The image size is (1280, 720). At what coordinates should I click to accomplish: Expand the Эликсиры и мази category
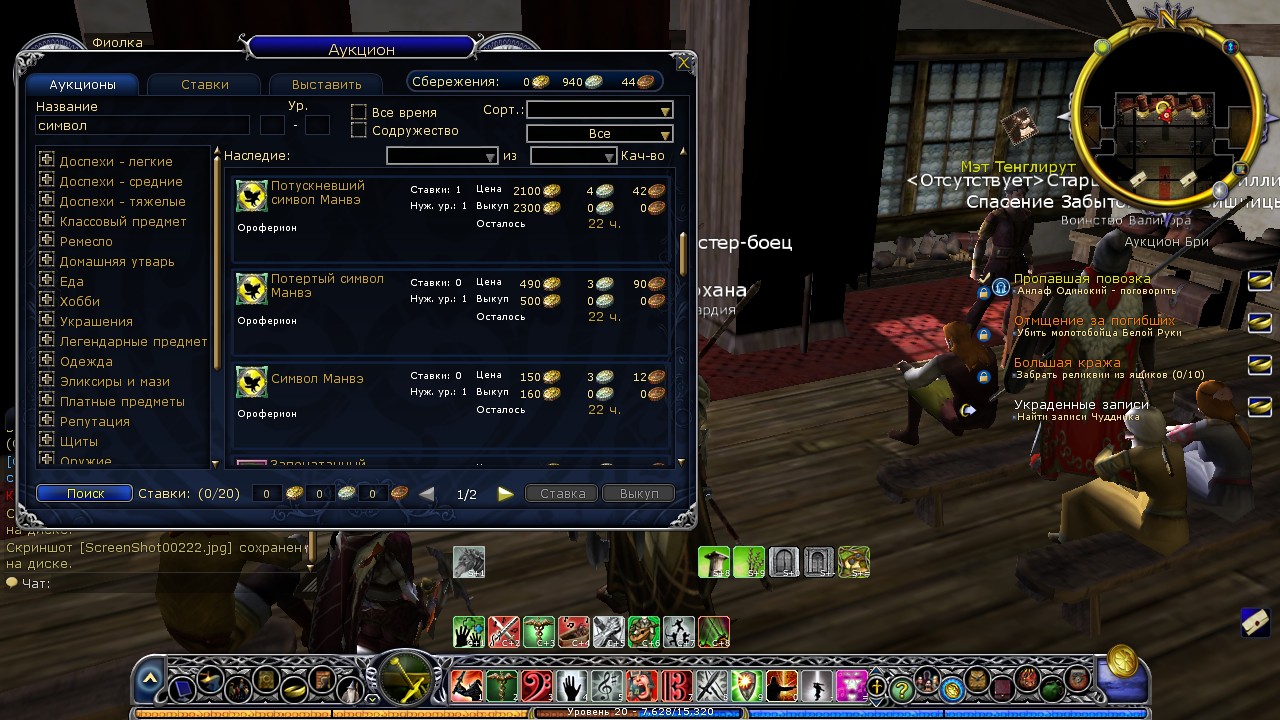pos(46,381)
